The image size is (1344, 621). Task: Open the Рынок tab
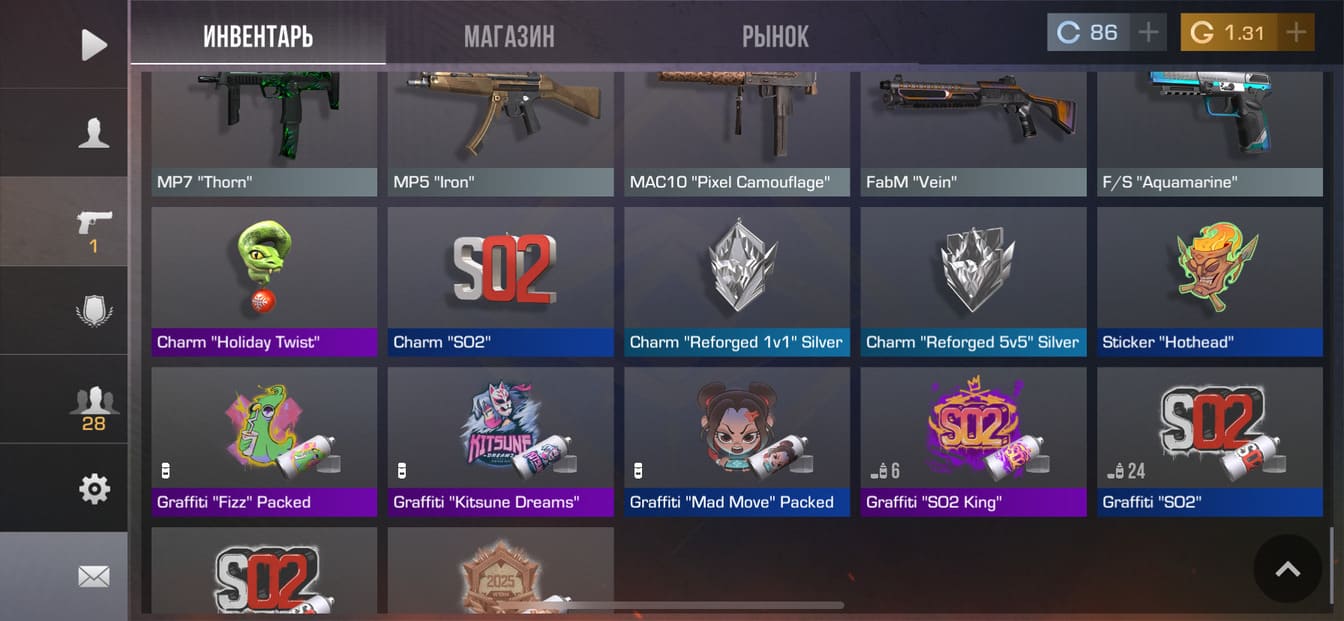(x=775, y=37)
